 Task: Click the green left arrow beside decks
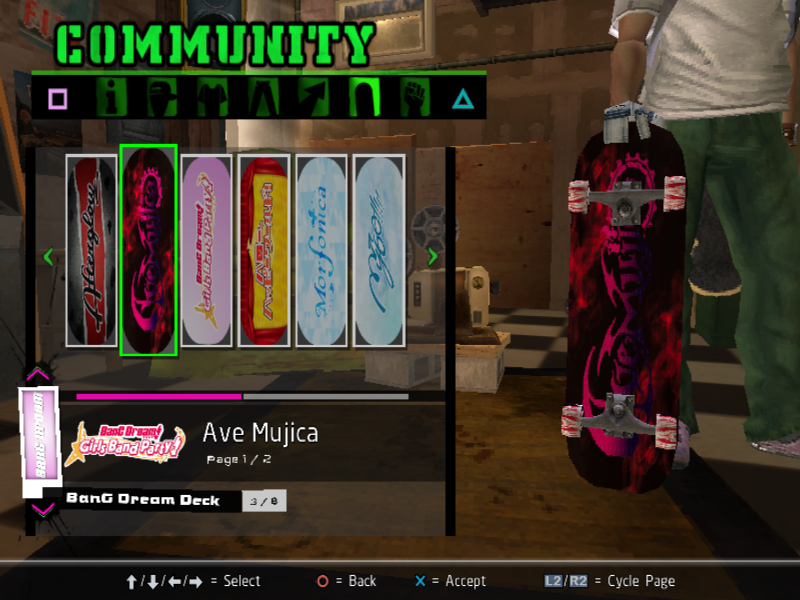coord(48,257)
